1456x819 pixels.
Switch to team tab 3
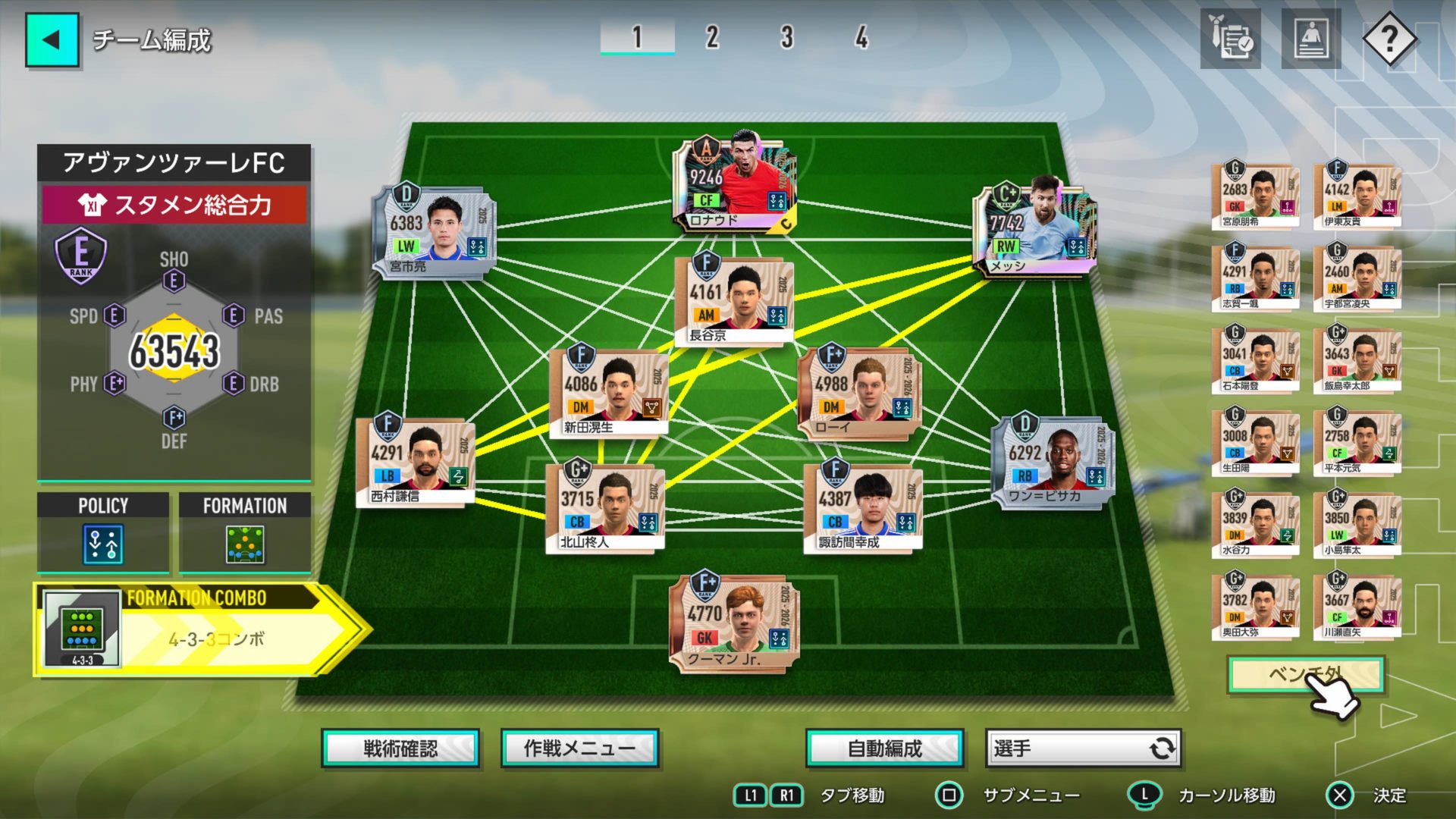coord(786,37)
